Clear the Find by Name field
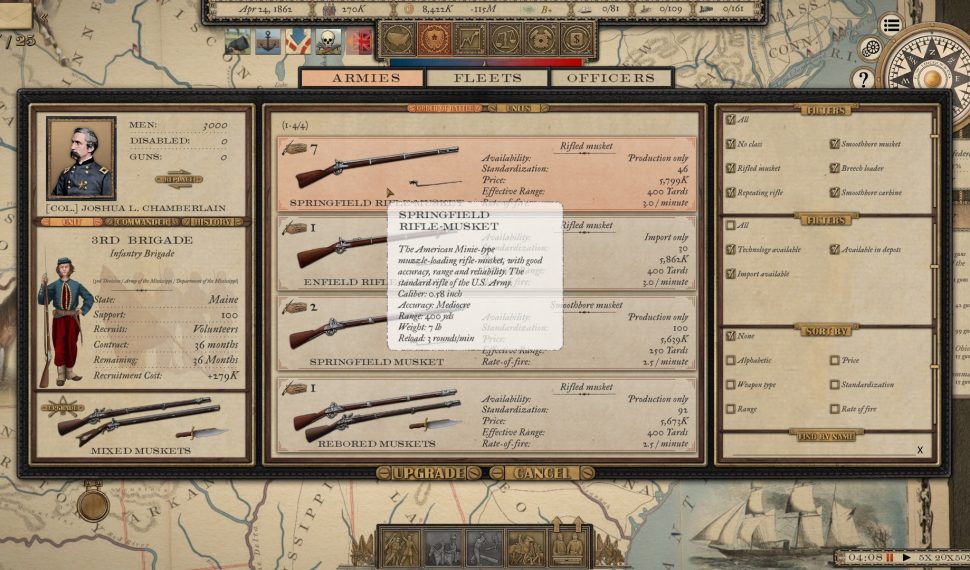This screenshot has height=570, width=970. click(920, 450)
